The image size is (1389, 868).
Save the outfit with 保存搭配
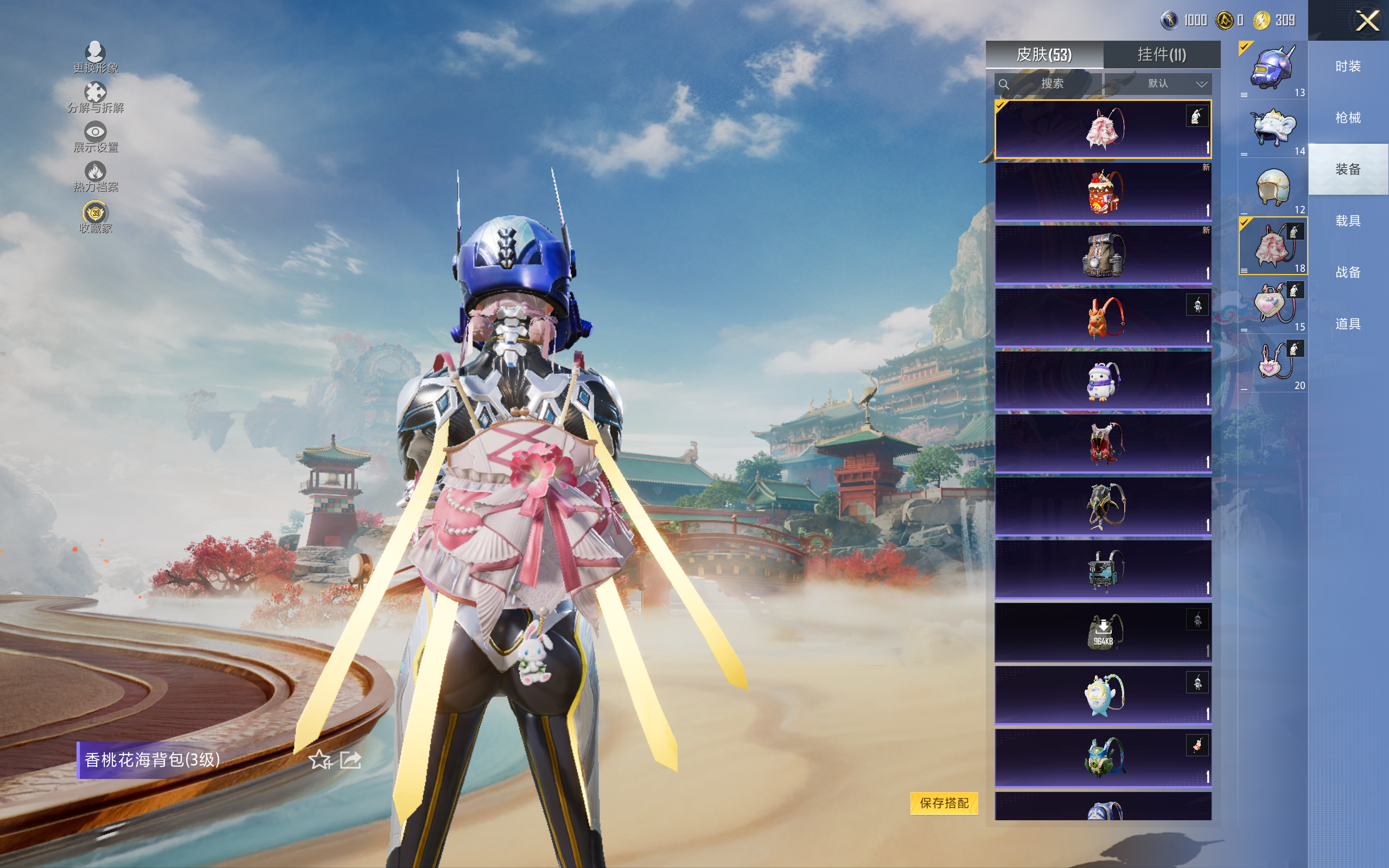click(x=944, y=802)
